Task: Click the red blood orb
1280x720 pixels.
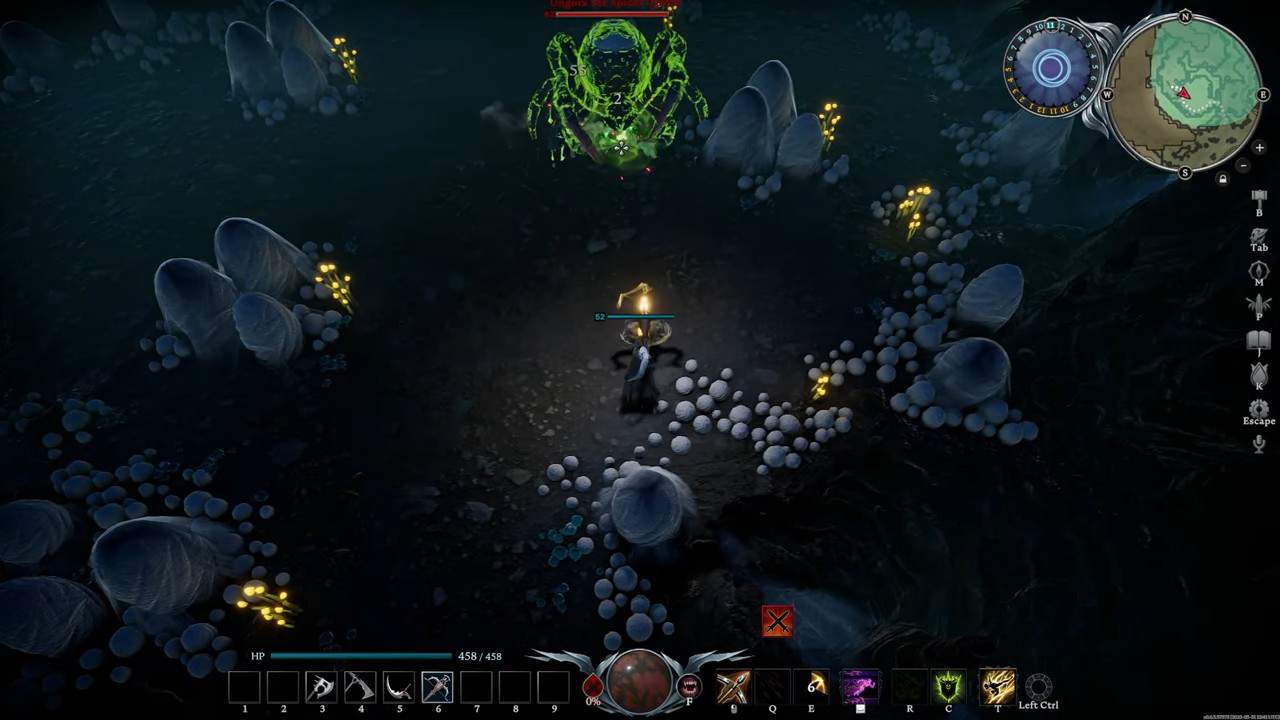Action: click(x=640, y=682)
